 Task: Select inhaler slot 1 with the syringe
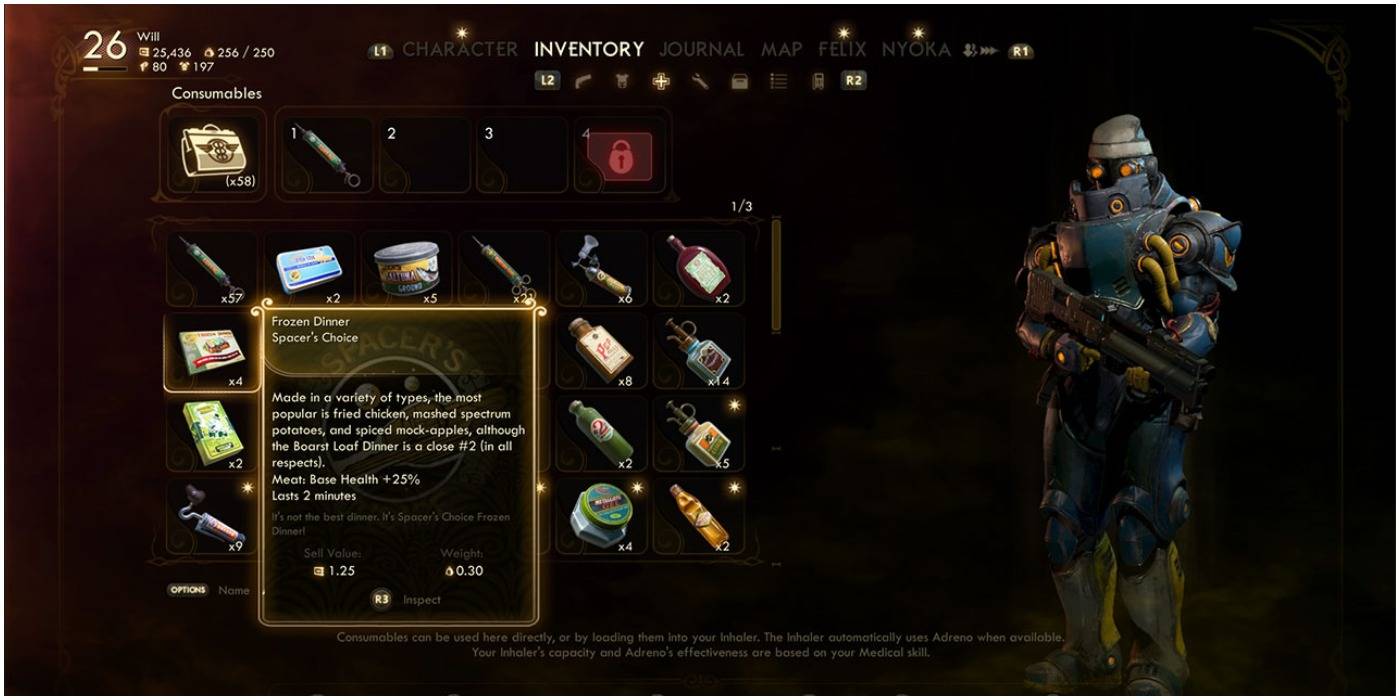point(325,155)
